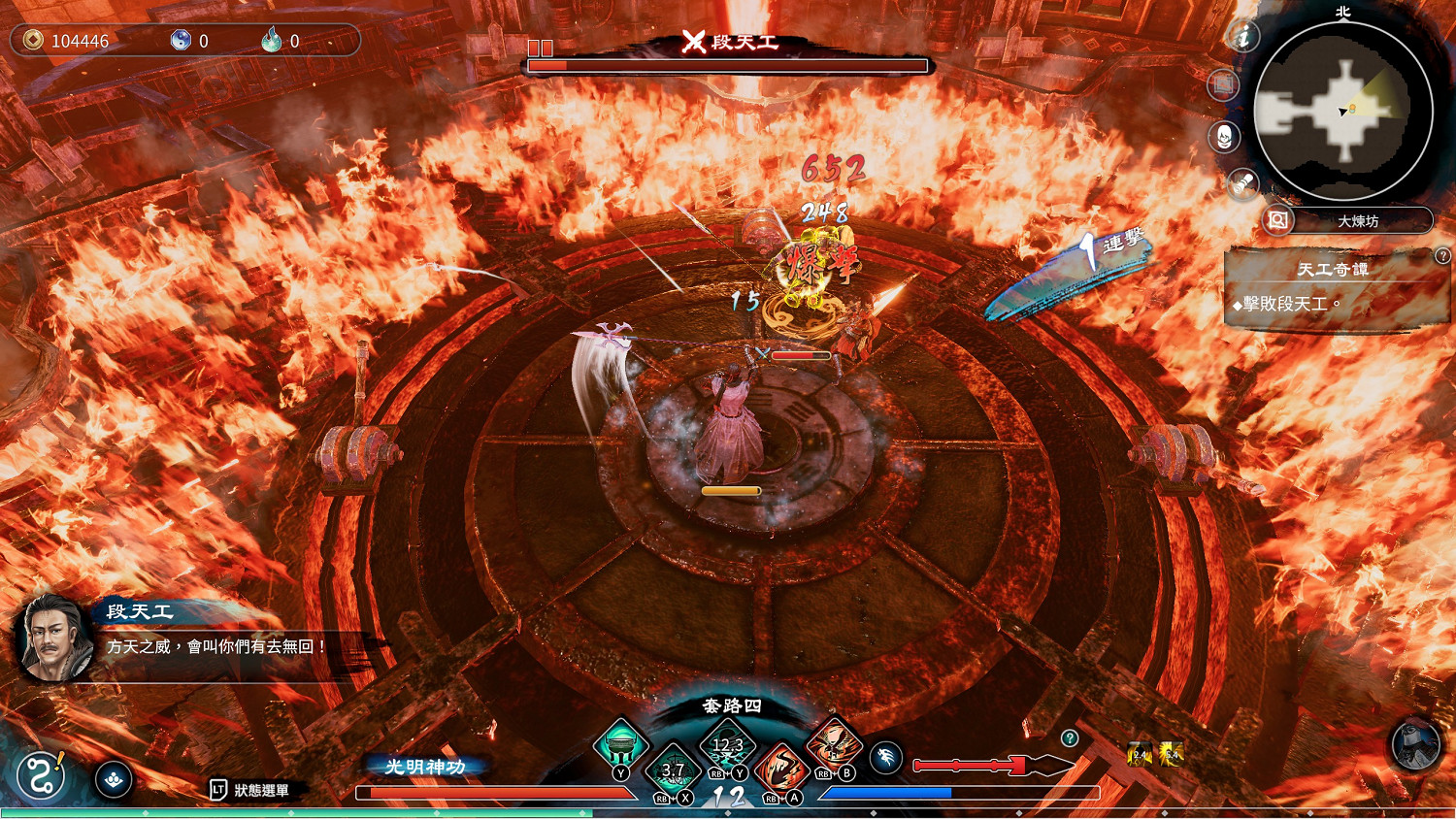Viewport: 1456px width, 819px height.
Task: Toggle the flashlight icon beside the minimap
Action: pyautogui.click(x=1242, y=184)
